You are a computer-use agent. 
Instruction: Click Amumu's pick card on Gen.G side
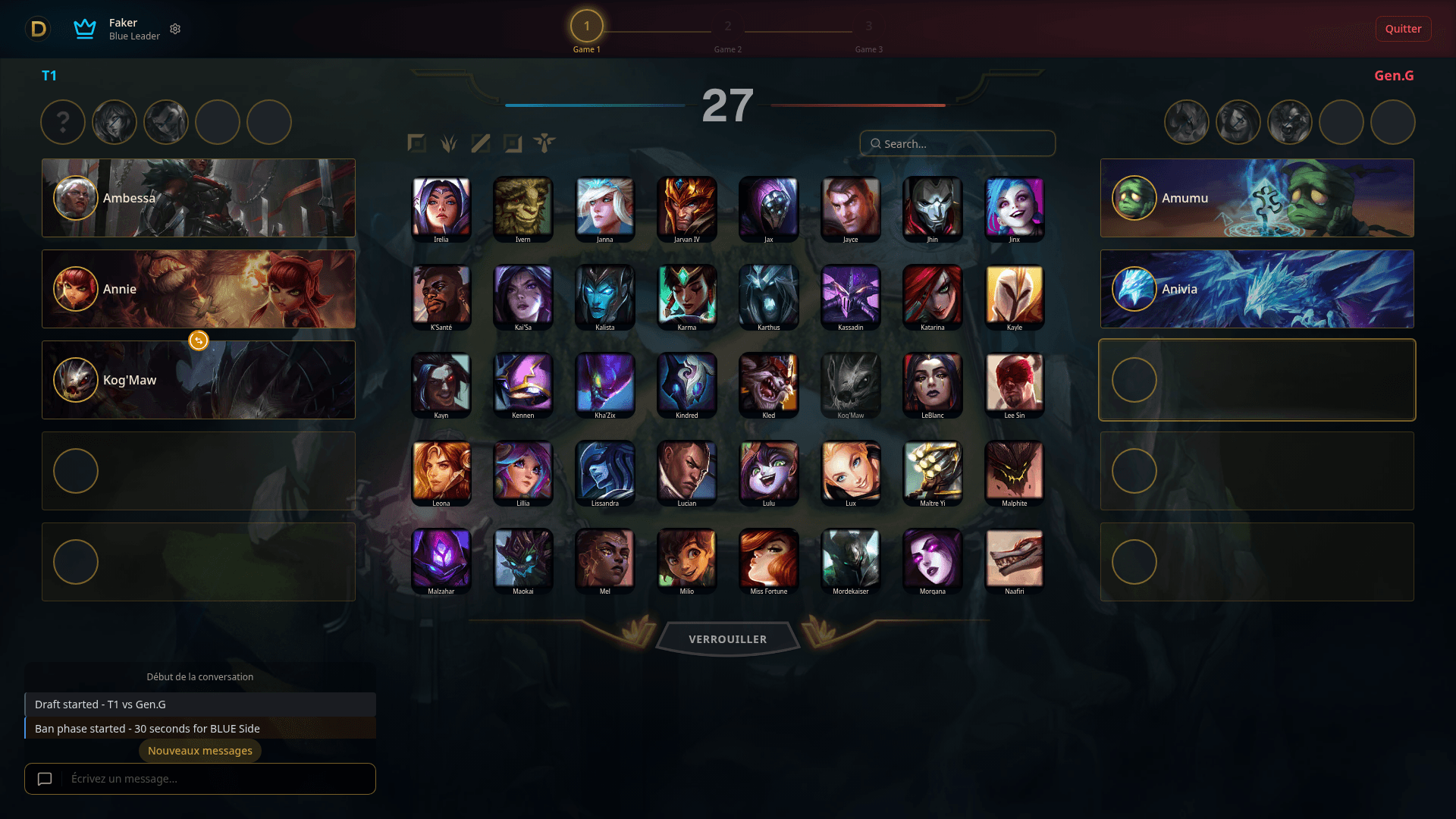[x=1257, y=198]
